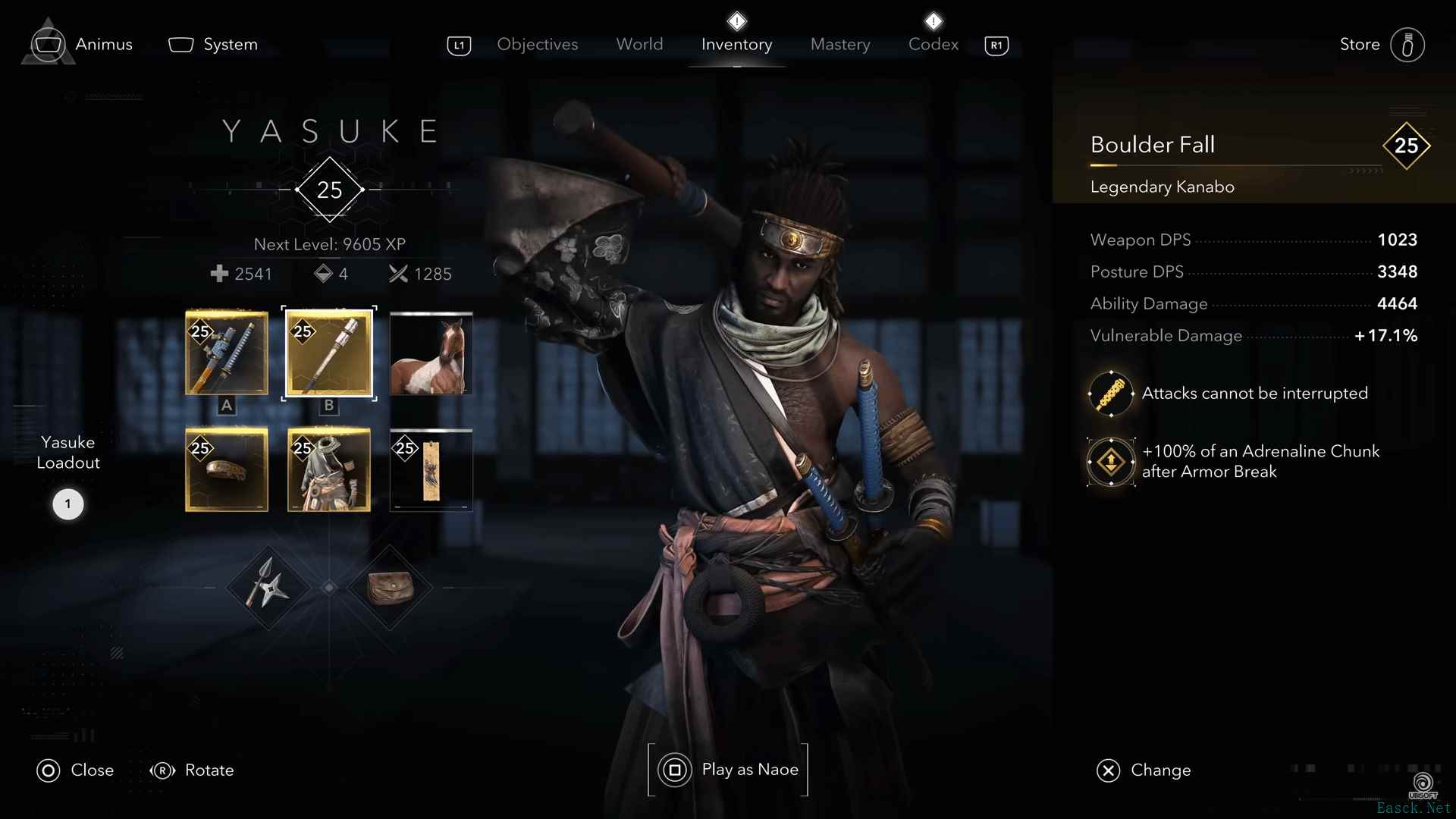The height and width of the screenshot is (819, 1456).
Task: Switch to the World tab
Action: pyautogui.click(x=639, y=45)
